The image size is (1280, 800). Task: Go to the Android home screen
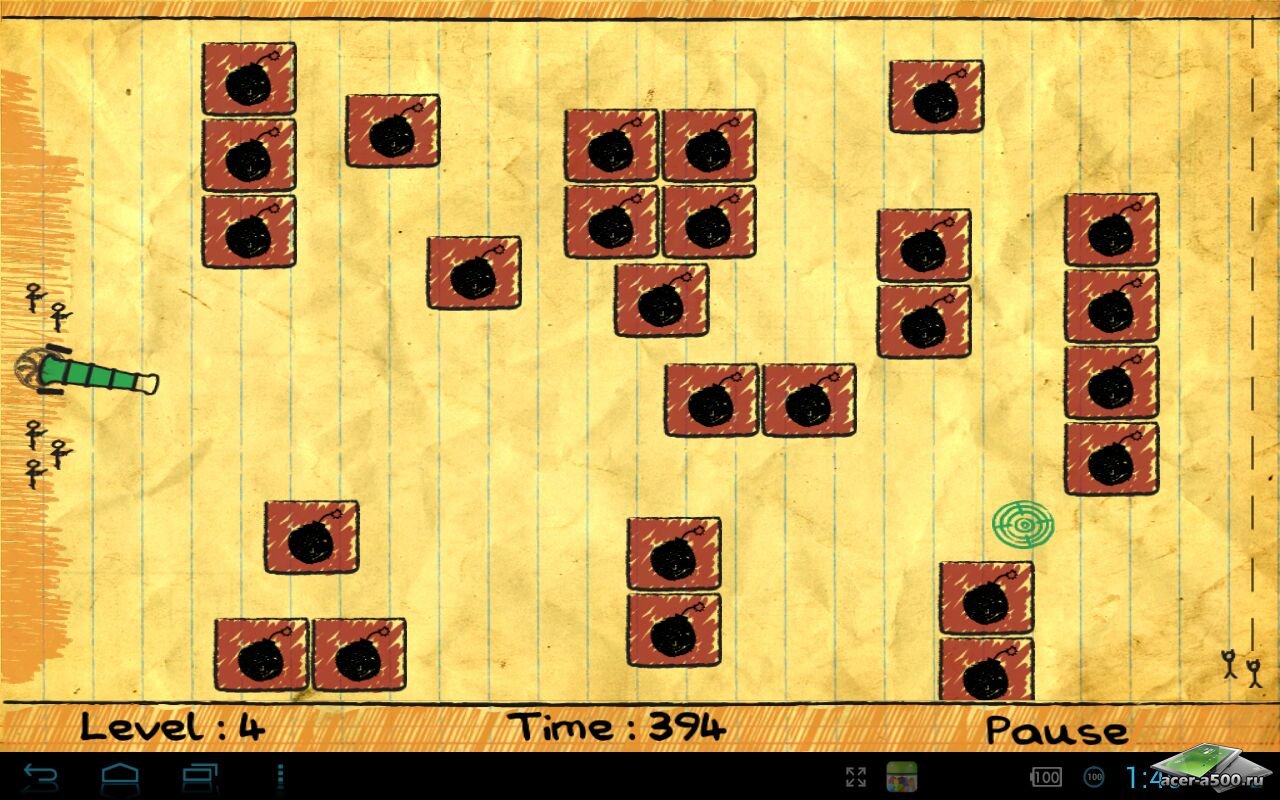tap(119, 777)
